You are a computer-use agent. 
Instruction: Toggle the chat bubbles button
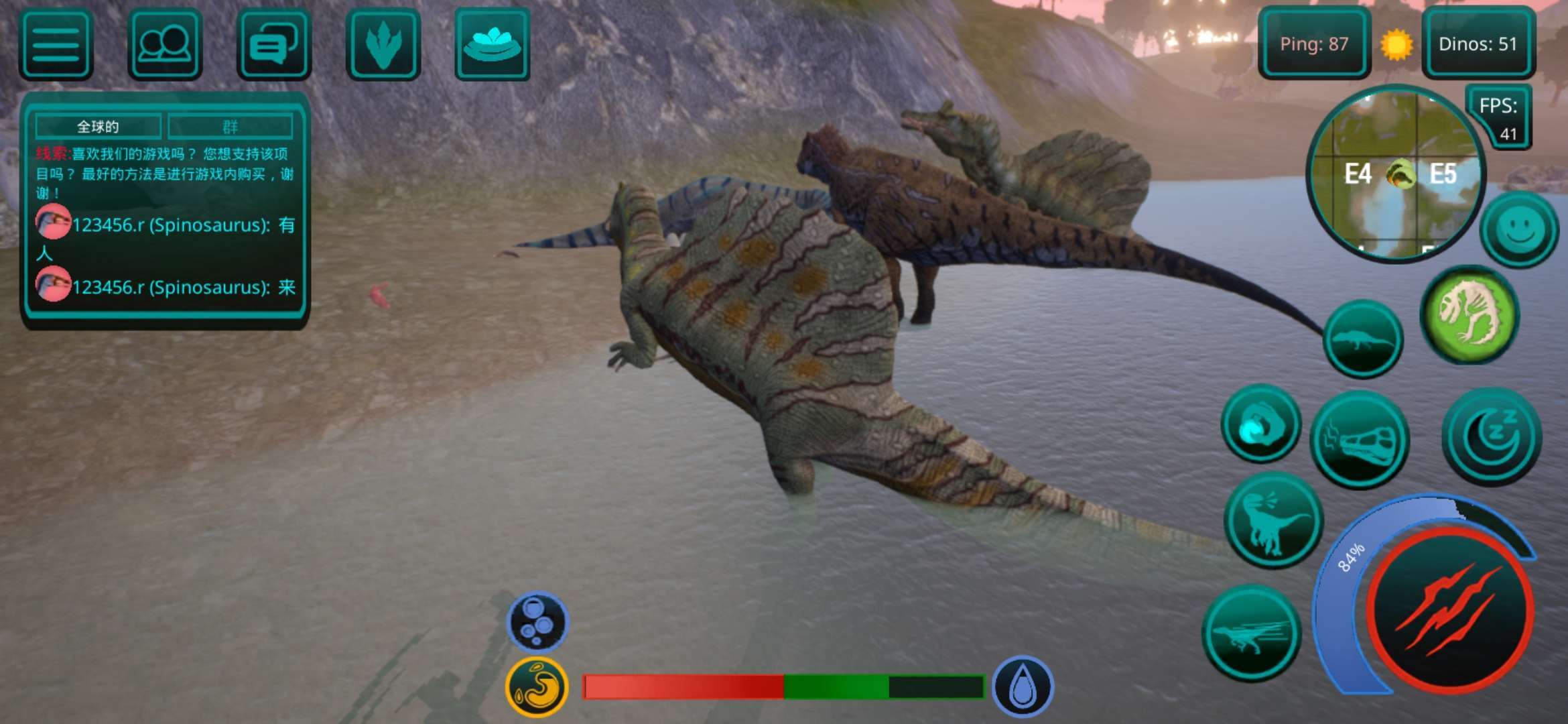[x=273, y=44]
